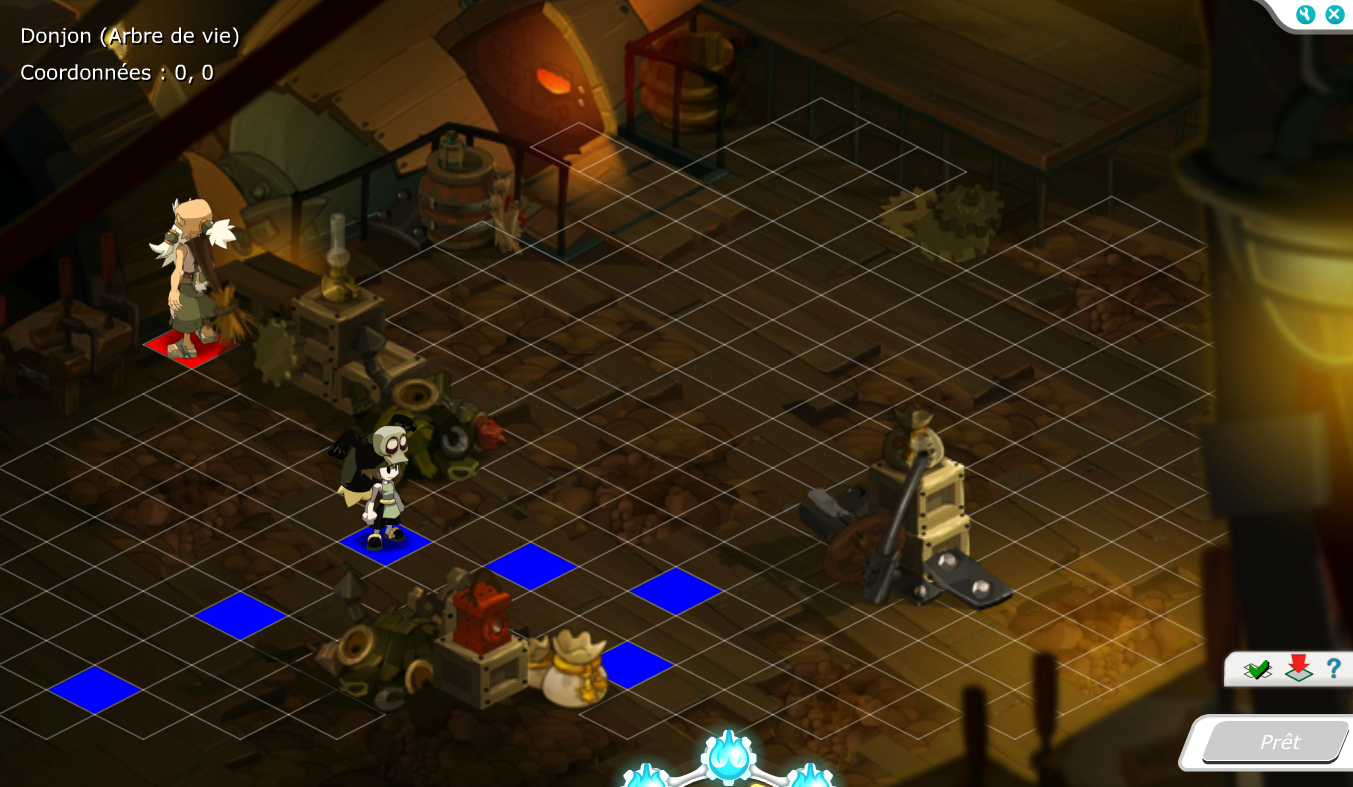This screenshot has height=787, width=1353.
Task: Activate the red arrow tile icon
Action: click(1298, 668)
